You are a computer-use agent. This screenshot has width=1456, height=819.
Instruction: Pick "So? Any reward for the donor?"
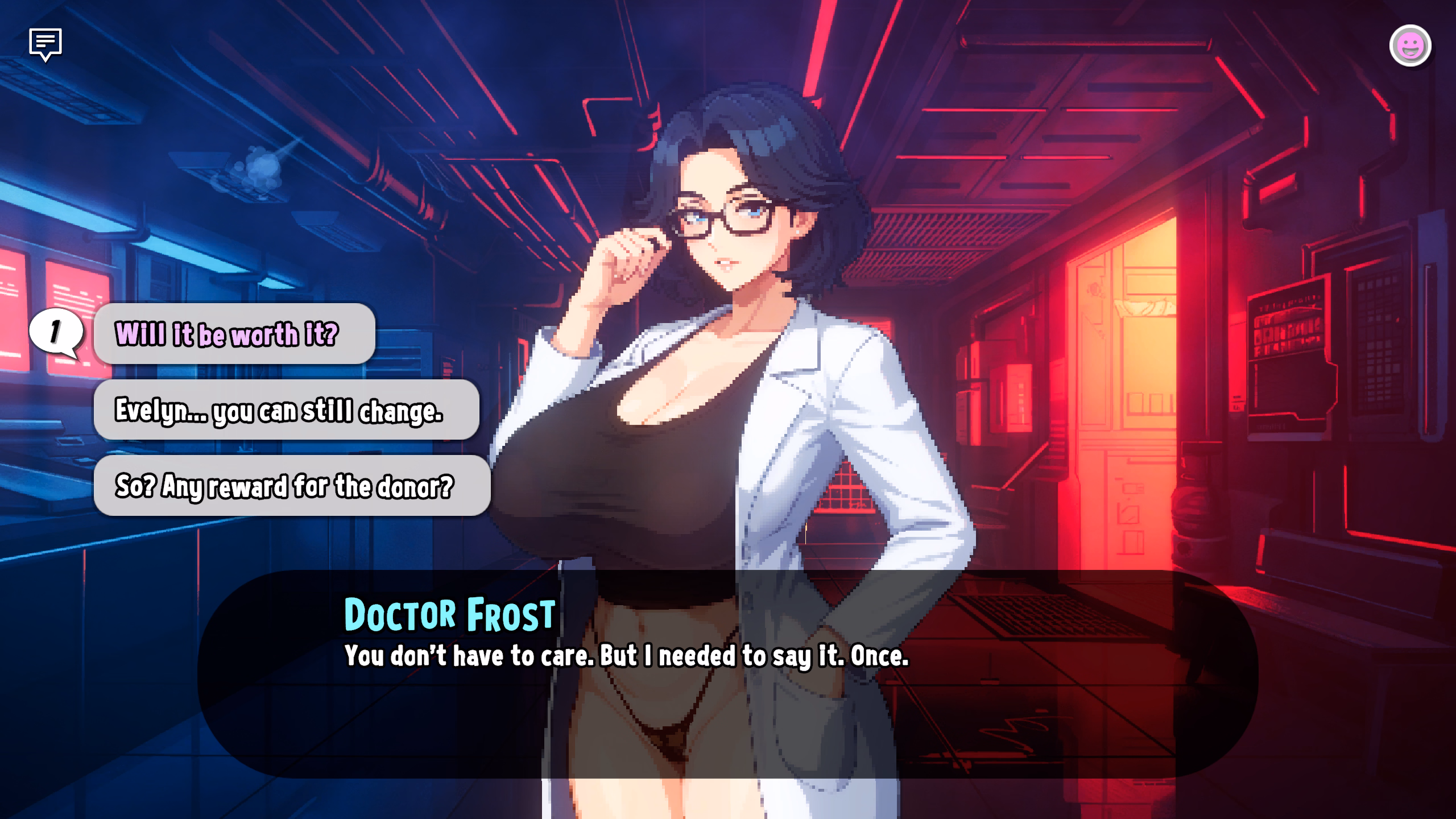pyautogui.click(x=291, y=486)
